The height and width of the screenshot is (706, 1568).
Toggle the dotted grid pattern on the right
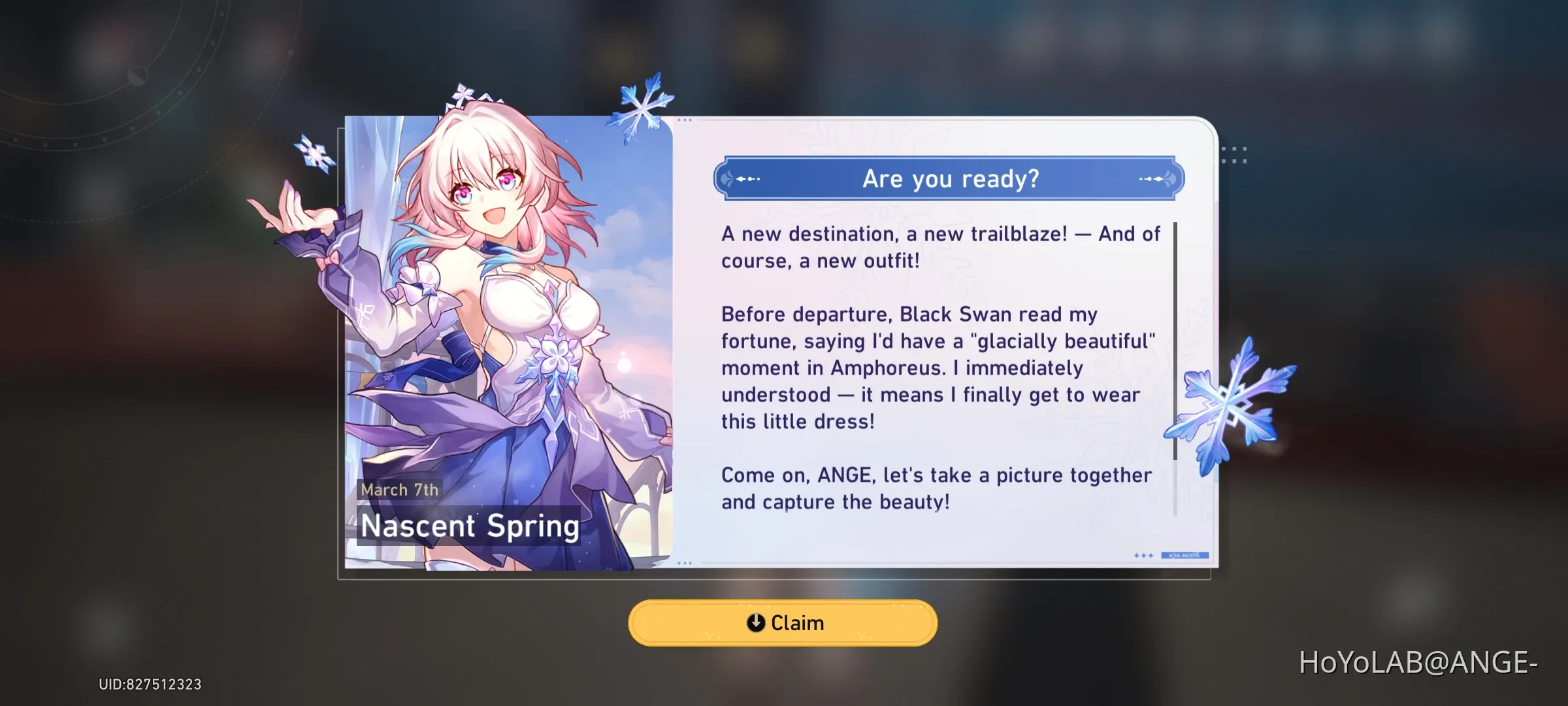[1235, 154]
